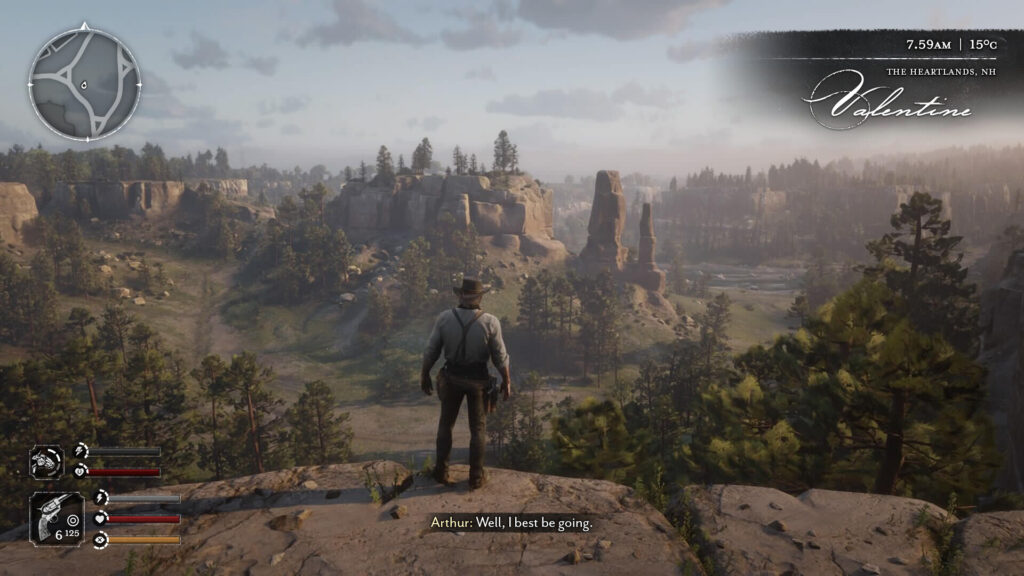Image resolution: width=1024 pixels, height=576 pixels.
Task: Click the Dead Eye core eye icon
Action: 100,540
